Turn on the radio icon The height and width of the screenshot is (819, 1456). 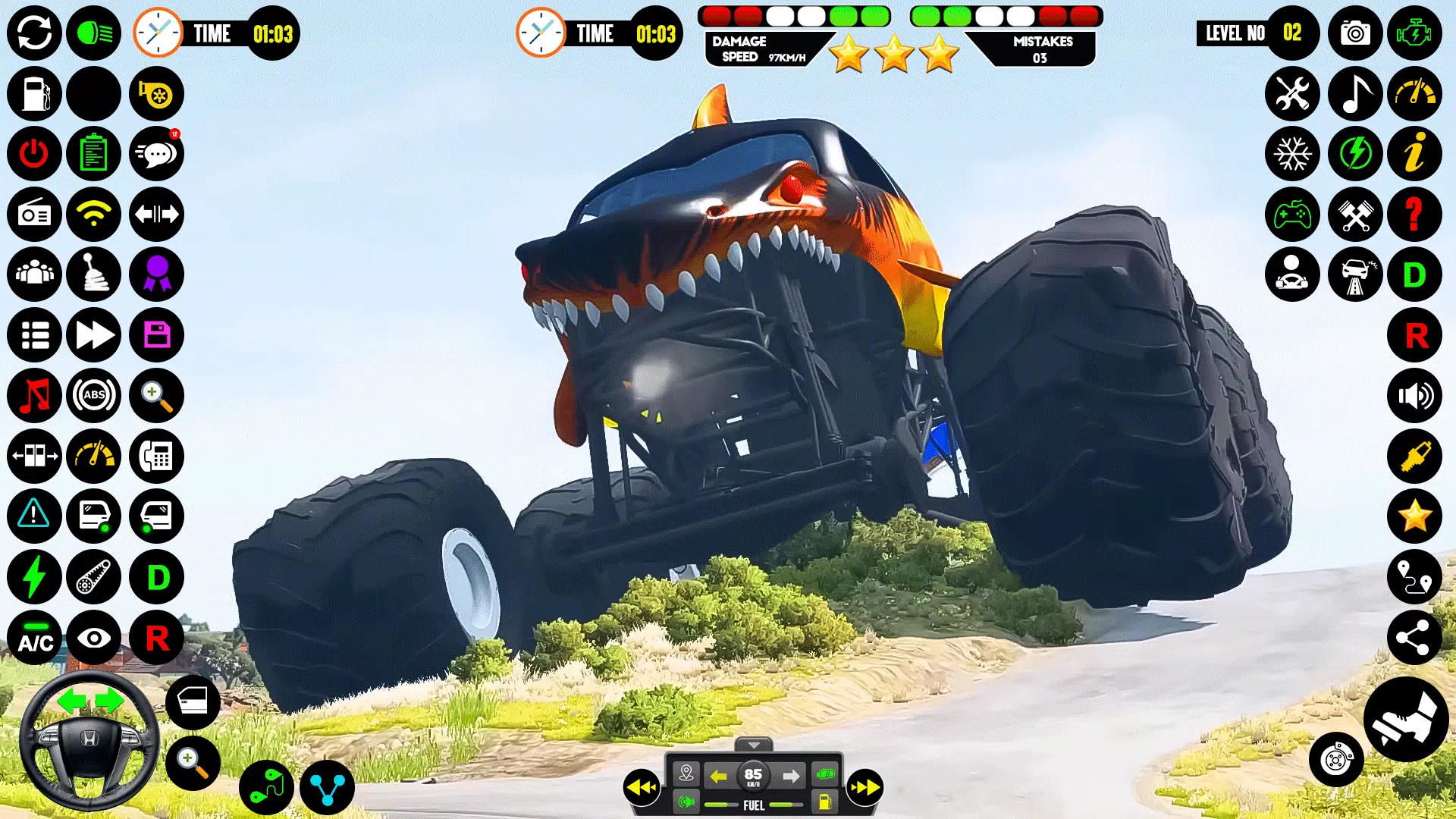34,215
